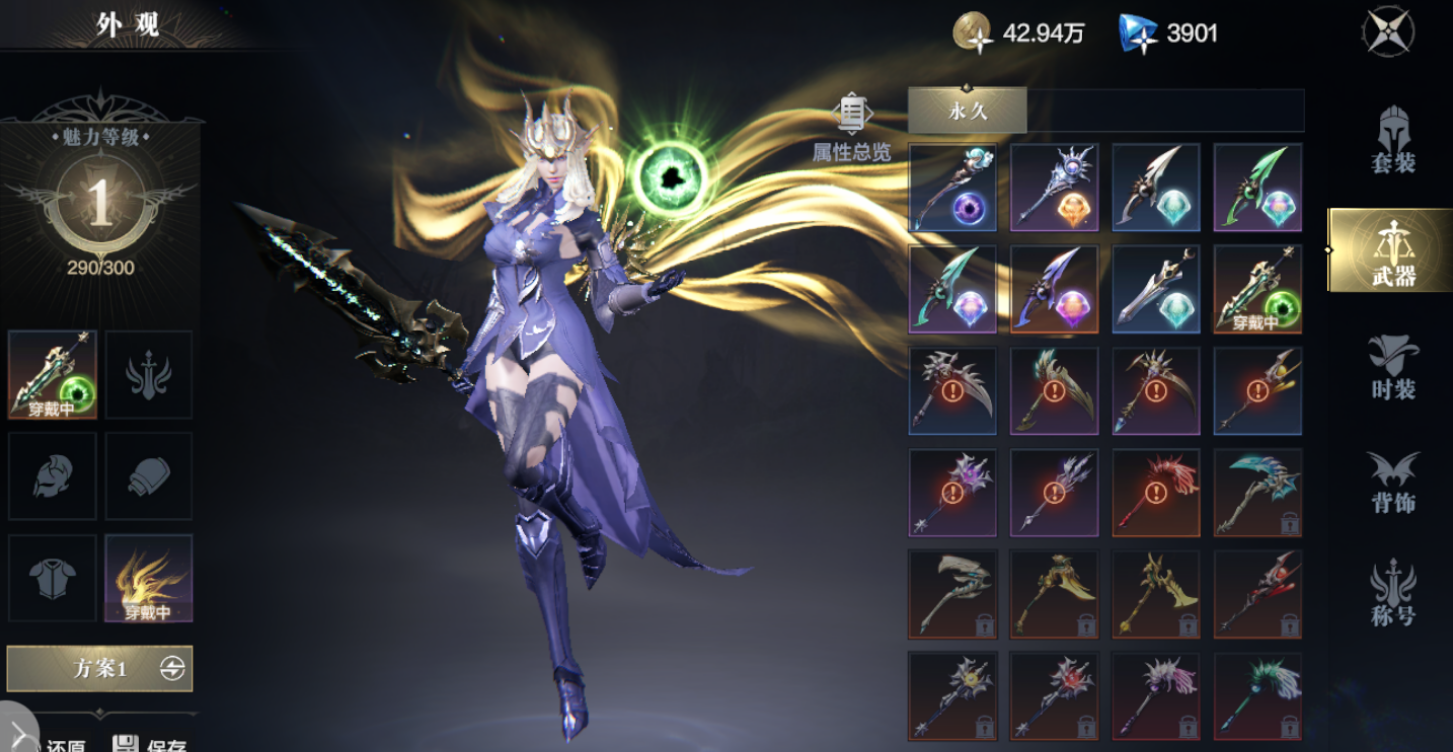Choose the staff with purple orb weapon skin
The image size is (1453, 752).
[952, 187]
